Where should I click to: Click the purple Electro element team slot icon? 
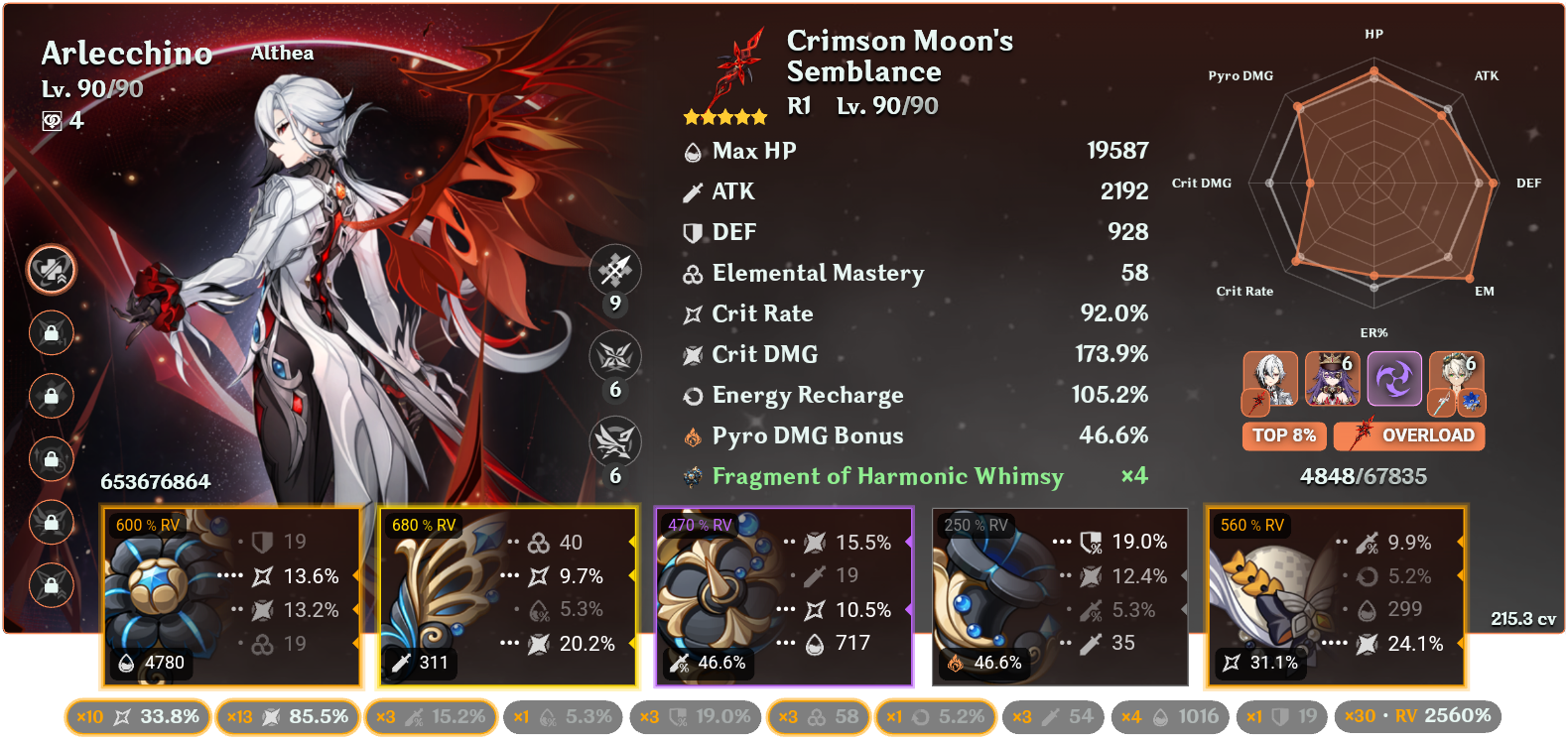(1394, 379)
